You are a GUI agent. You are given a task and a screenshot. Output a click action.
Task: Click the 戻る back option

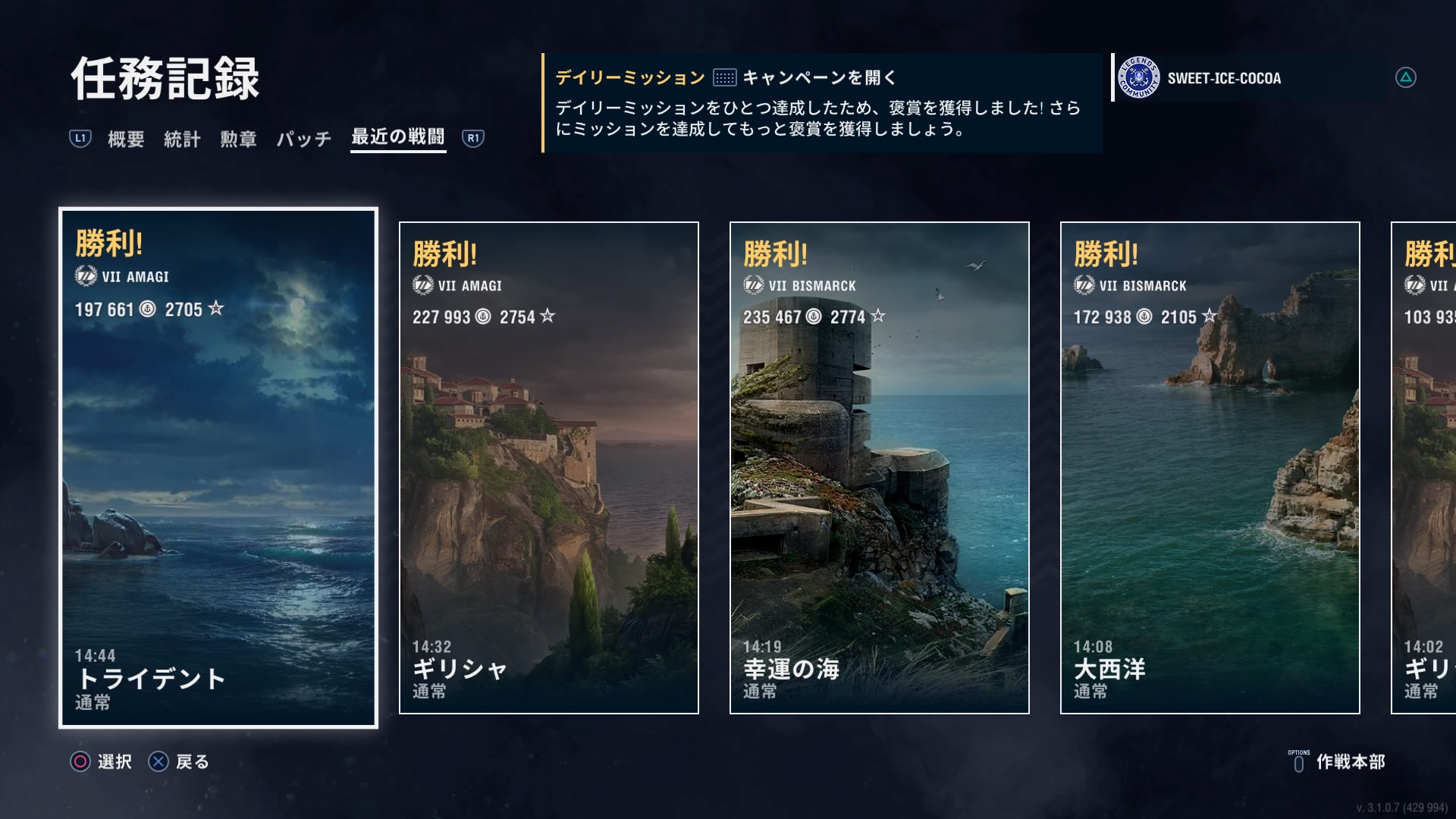(x=180, y=761)
